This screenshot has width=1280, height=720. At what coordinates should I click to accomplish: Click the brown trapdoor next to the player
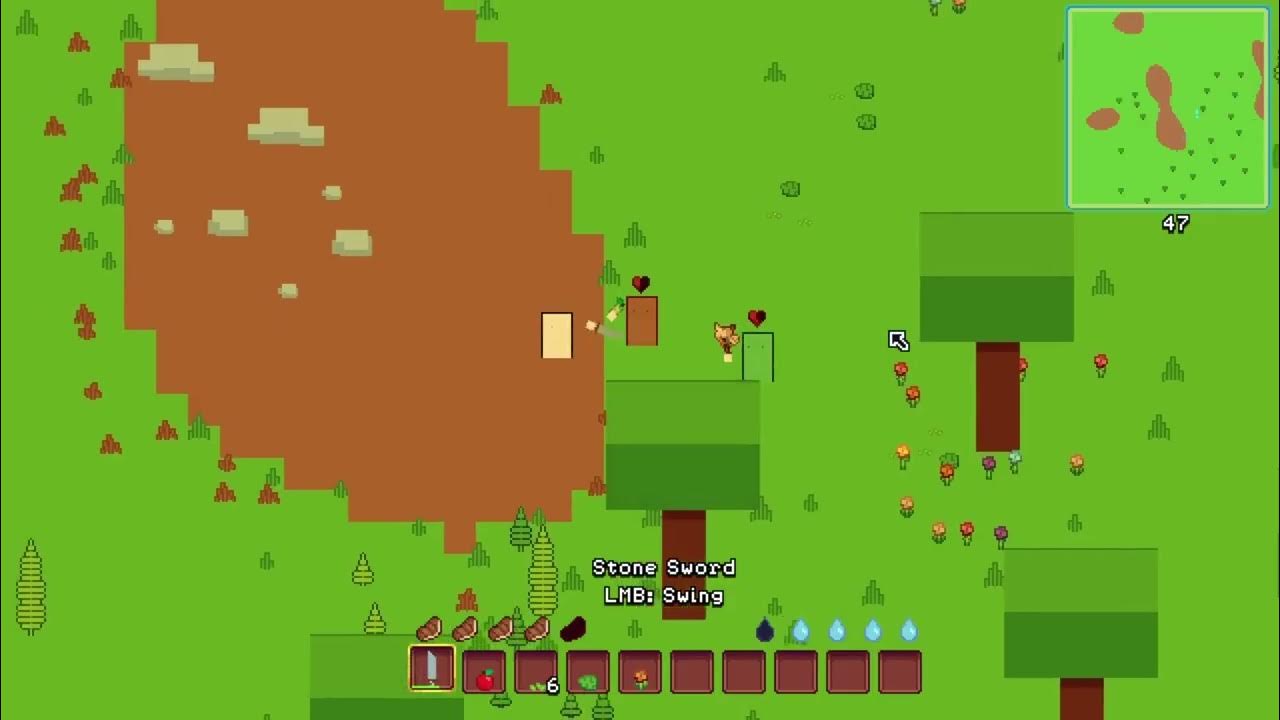pos(641,320)
